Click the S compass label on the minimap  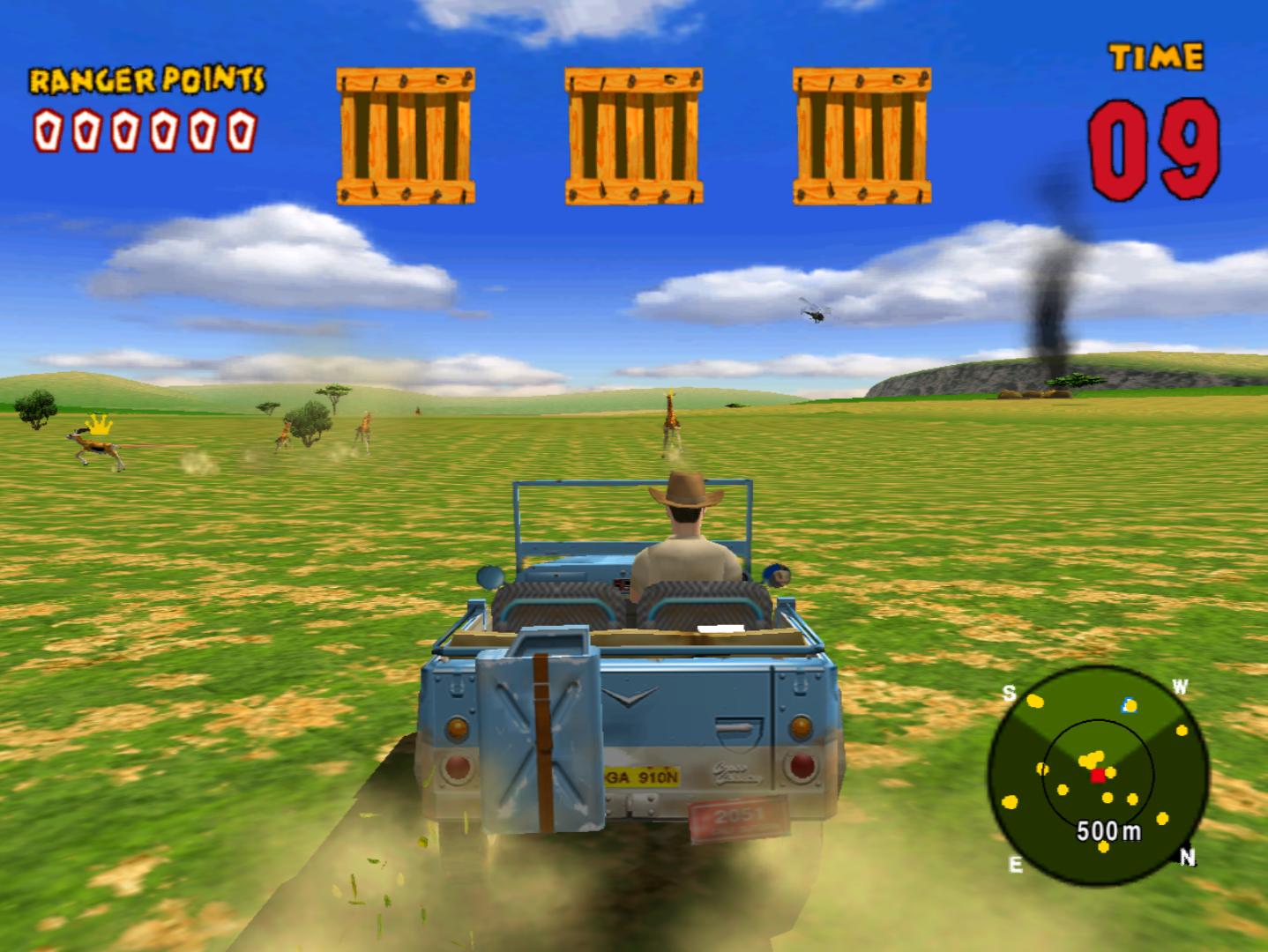[x=1011, y=691]
